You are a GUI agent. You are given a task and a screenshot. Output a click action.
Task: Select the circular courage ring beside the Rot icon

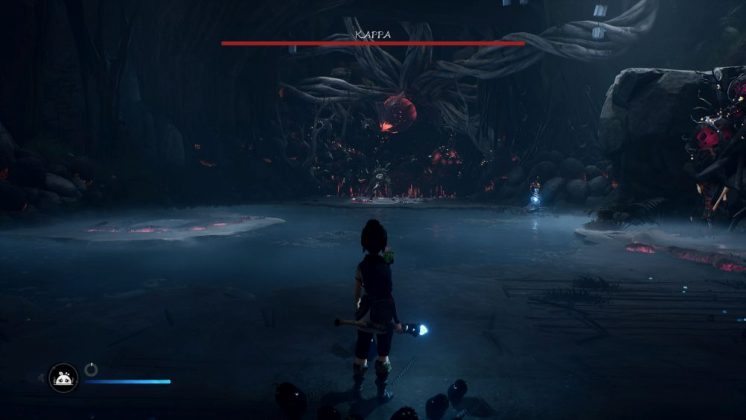[91, 369]
